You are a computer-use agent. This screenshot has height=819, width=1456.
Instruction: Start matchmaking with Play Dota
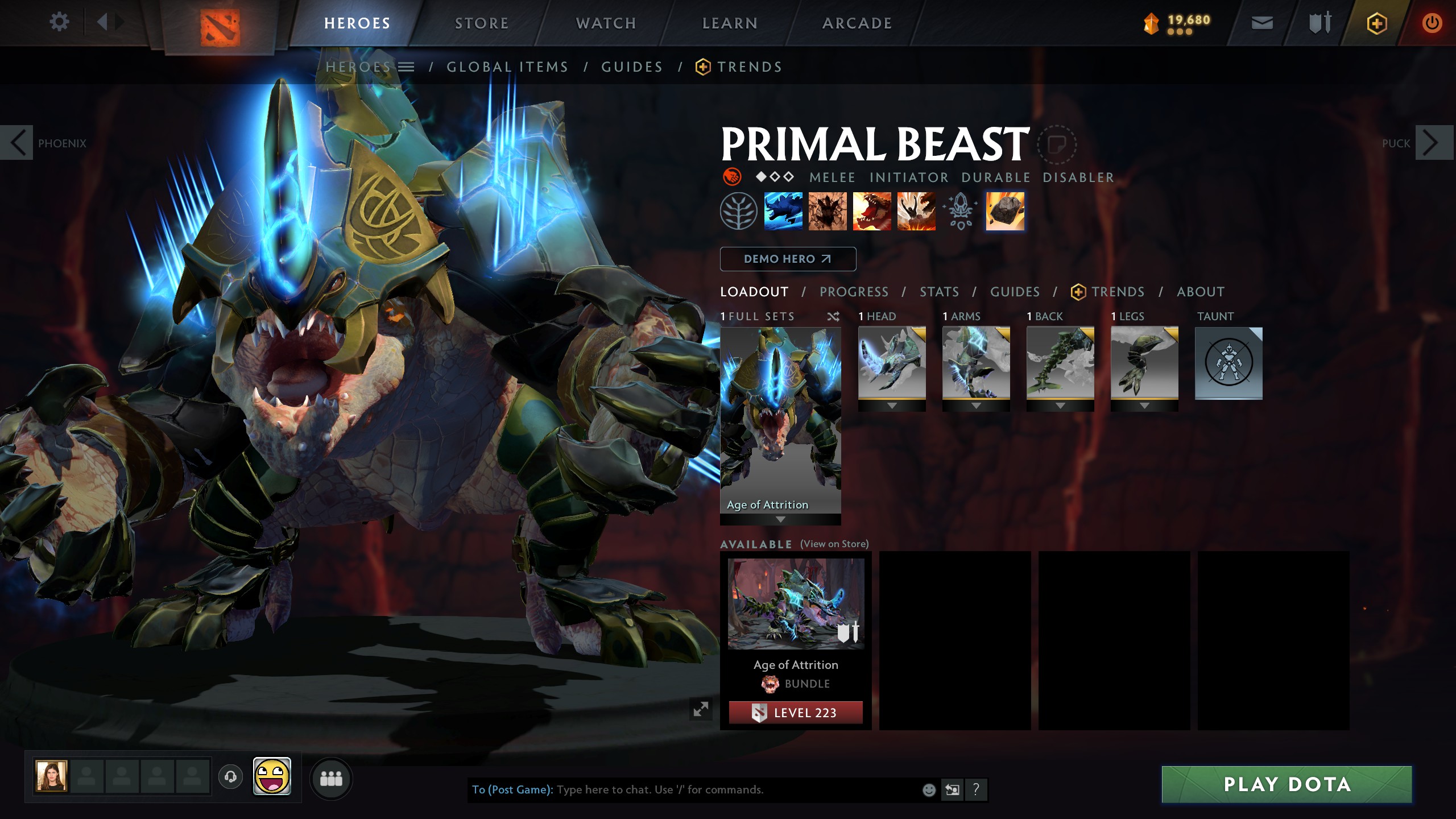click(x=1287, y=784)
